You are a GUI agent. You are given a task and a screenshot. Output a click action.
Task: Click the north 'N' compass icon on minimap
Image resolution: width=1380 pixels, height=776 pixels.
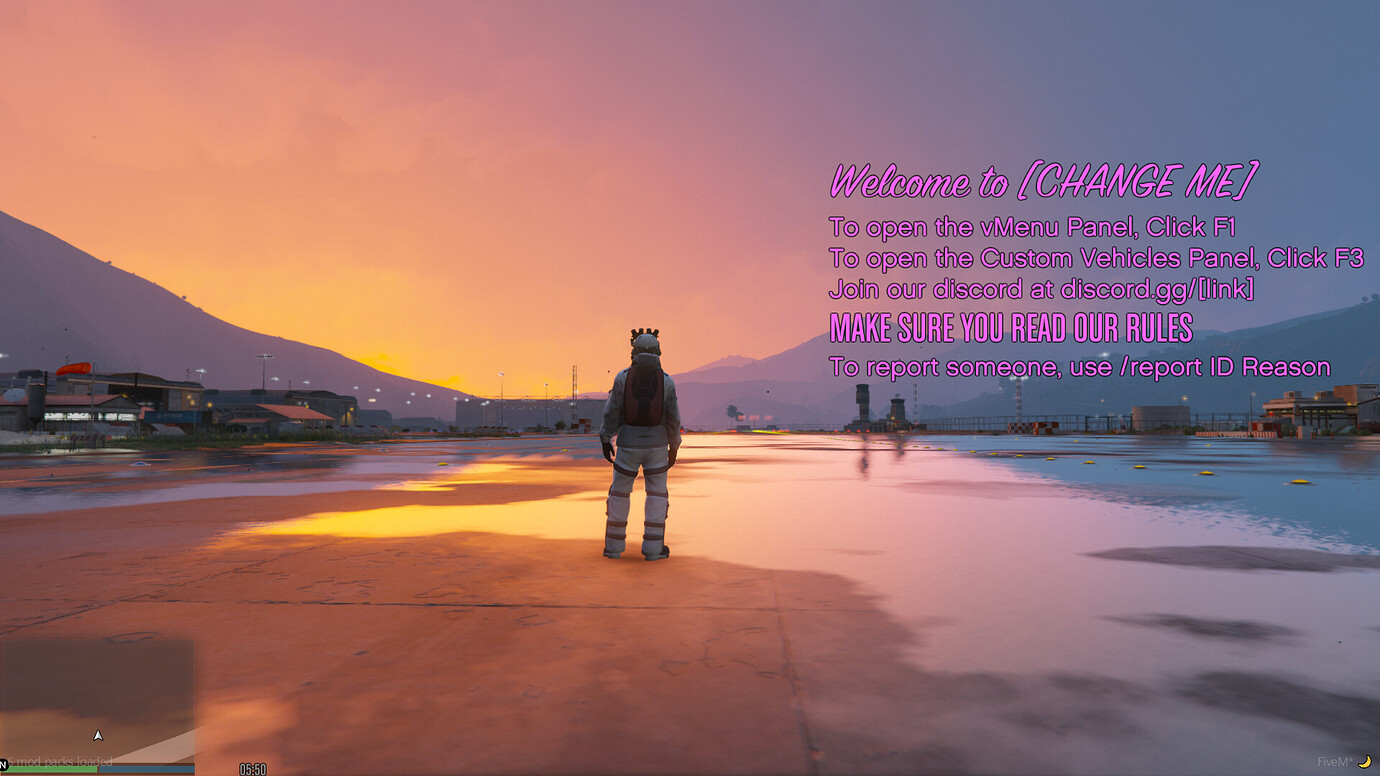coord(4,765)
